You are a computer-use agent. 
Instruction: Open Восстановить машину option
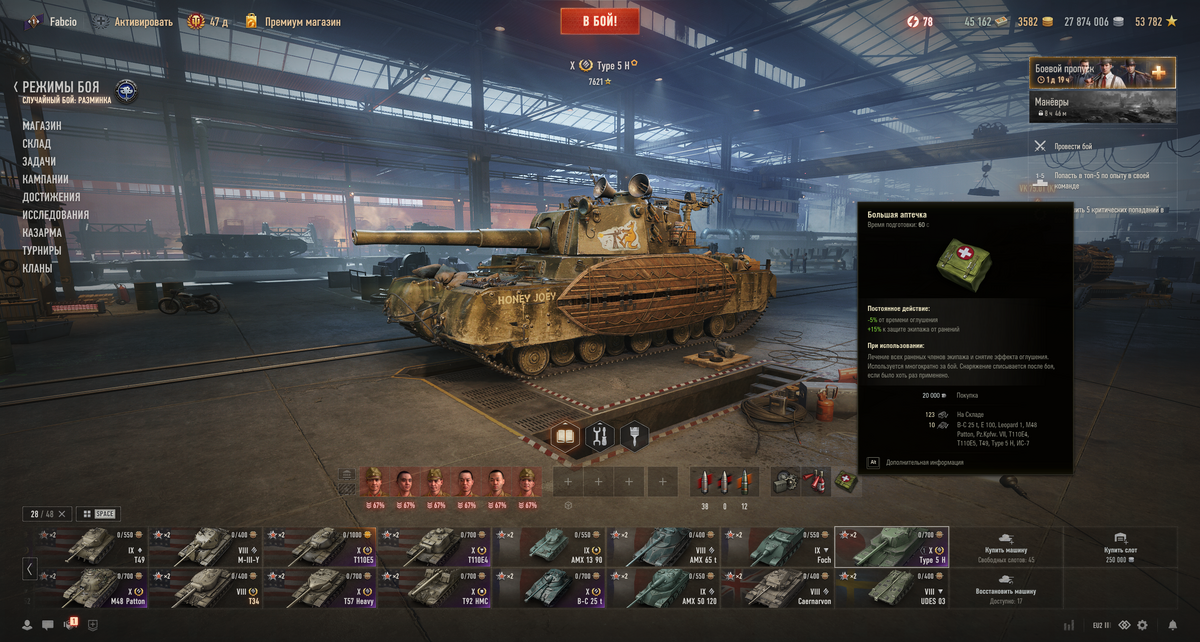(x=1004, y=588)
